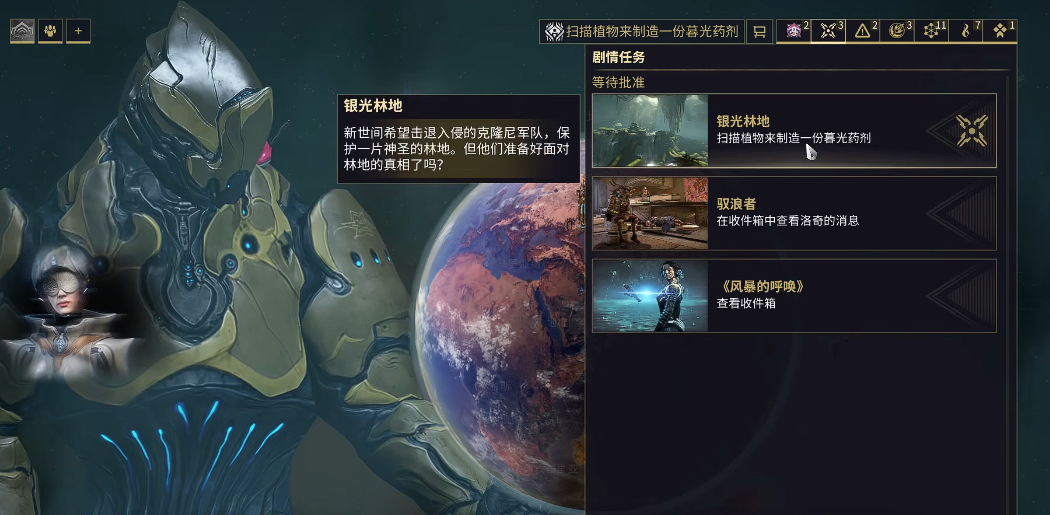This screenshot has width=1050, height=515.
Task: Click the player profile avatar icon
Action: click(x=21, y=31)
